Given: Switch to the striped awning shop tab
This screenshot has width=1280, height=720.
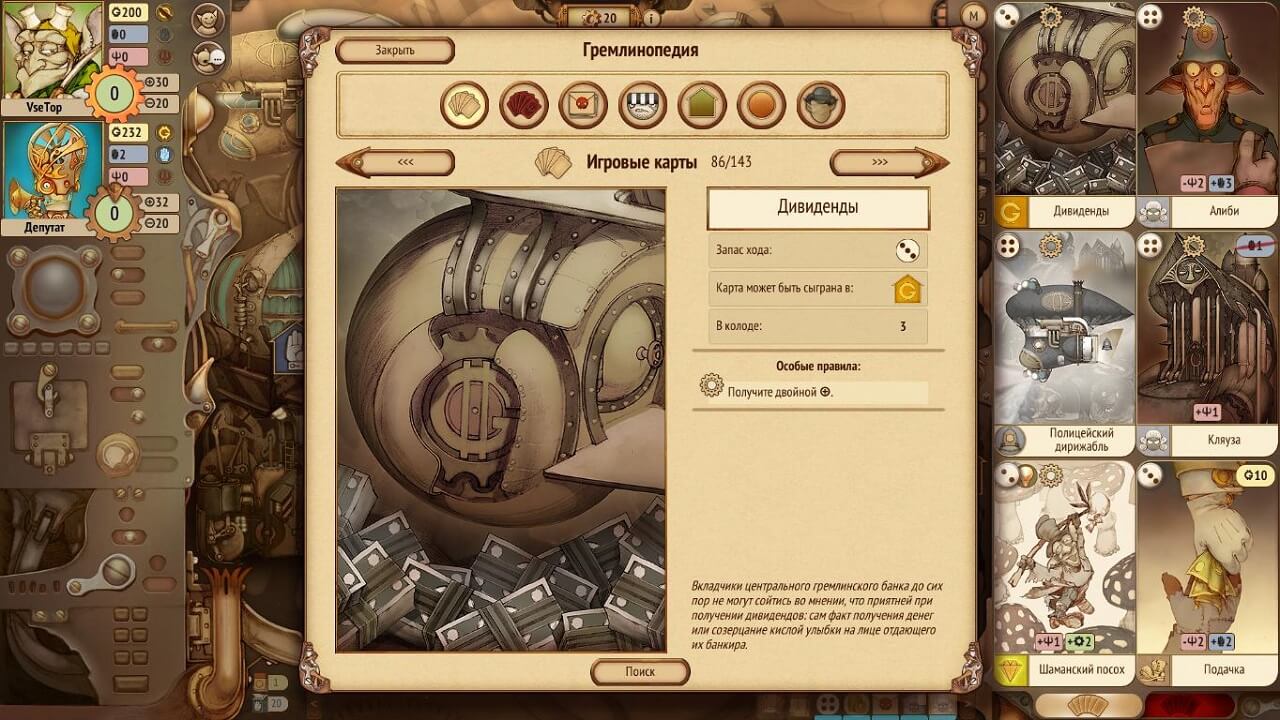Looking at the screenshot, I should coord(642,105).
